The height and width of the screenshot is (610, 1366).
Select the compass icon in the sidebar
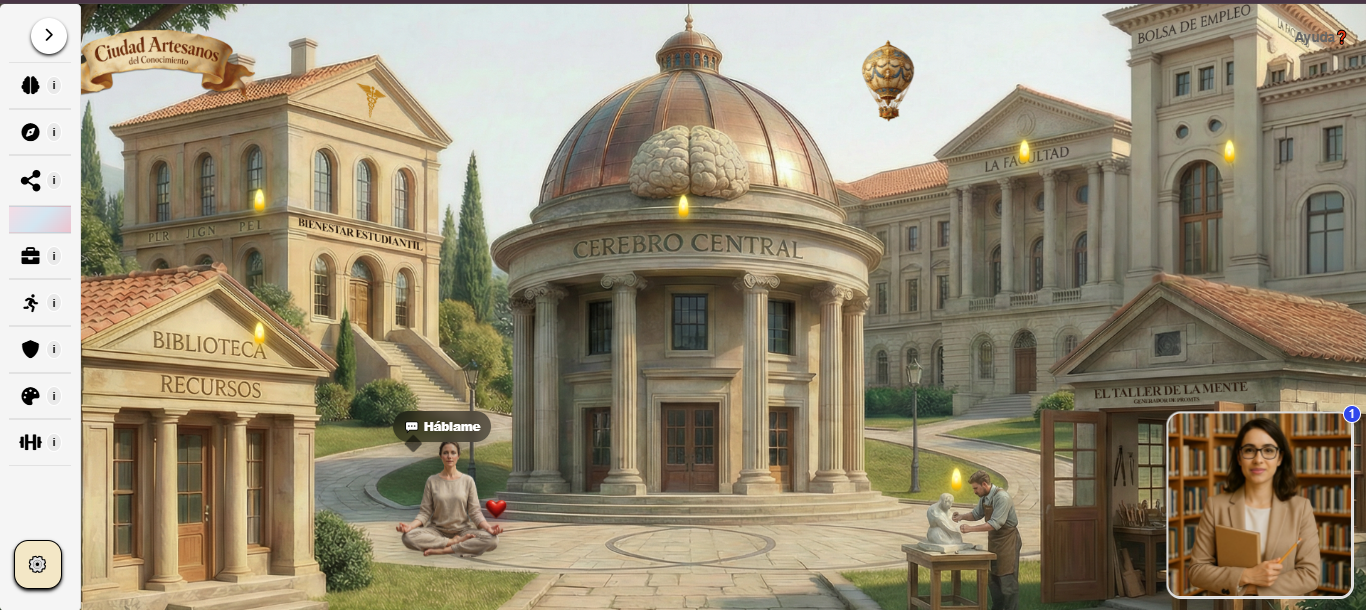[x=30, y=132]
